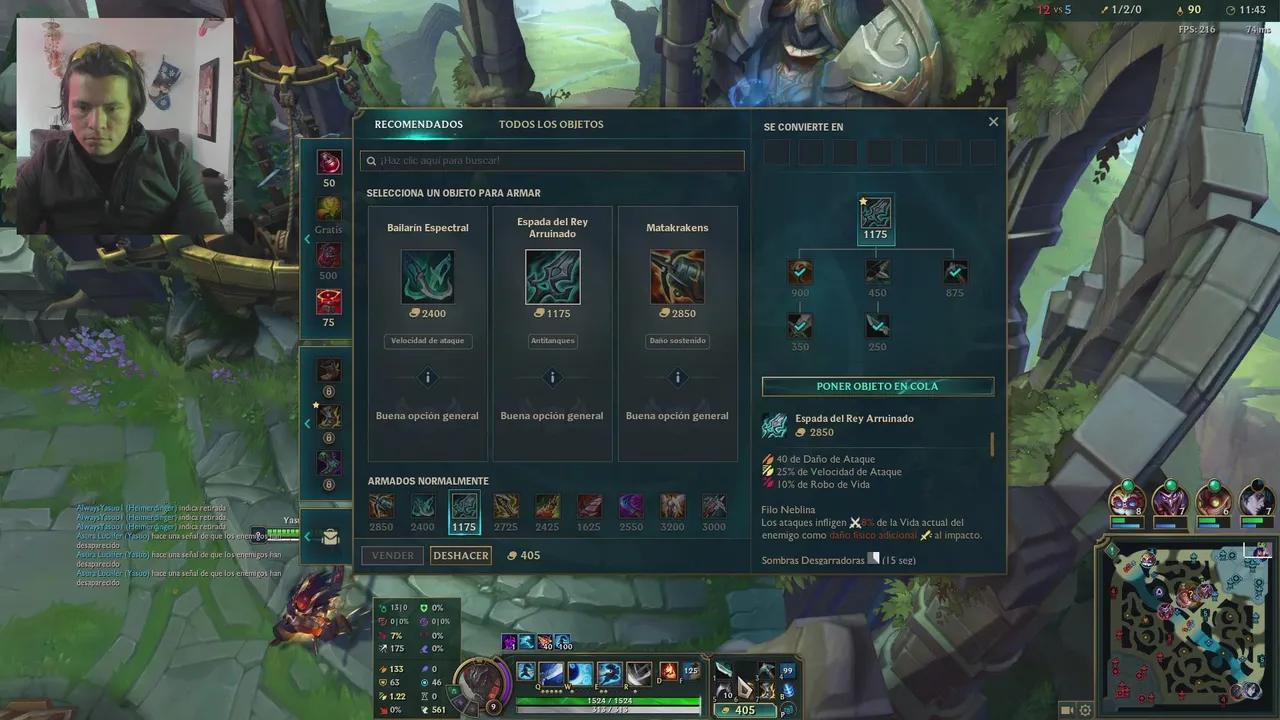The height and width of the screenshot is (720, 1280).
Task: Click the blue trinket icon in the HUD
Action: [x=787, y=690]
